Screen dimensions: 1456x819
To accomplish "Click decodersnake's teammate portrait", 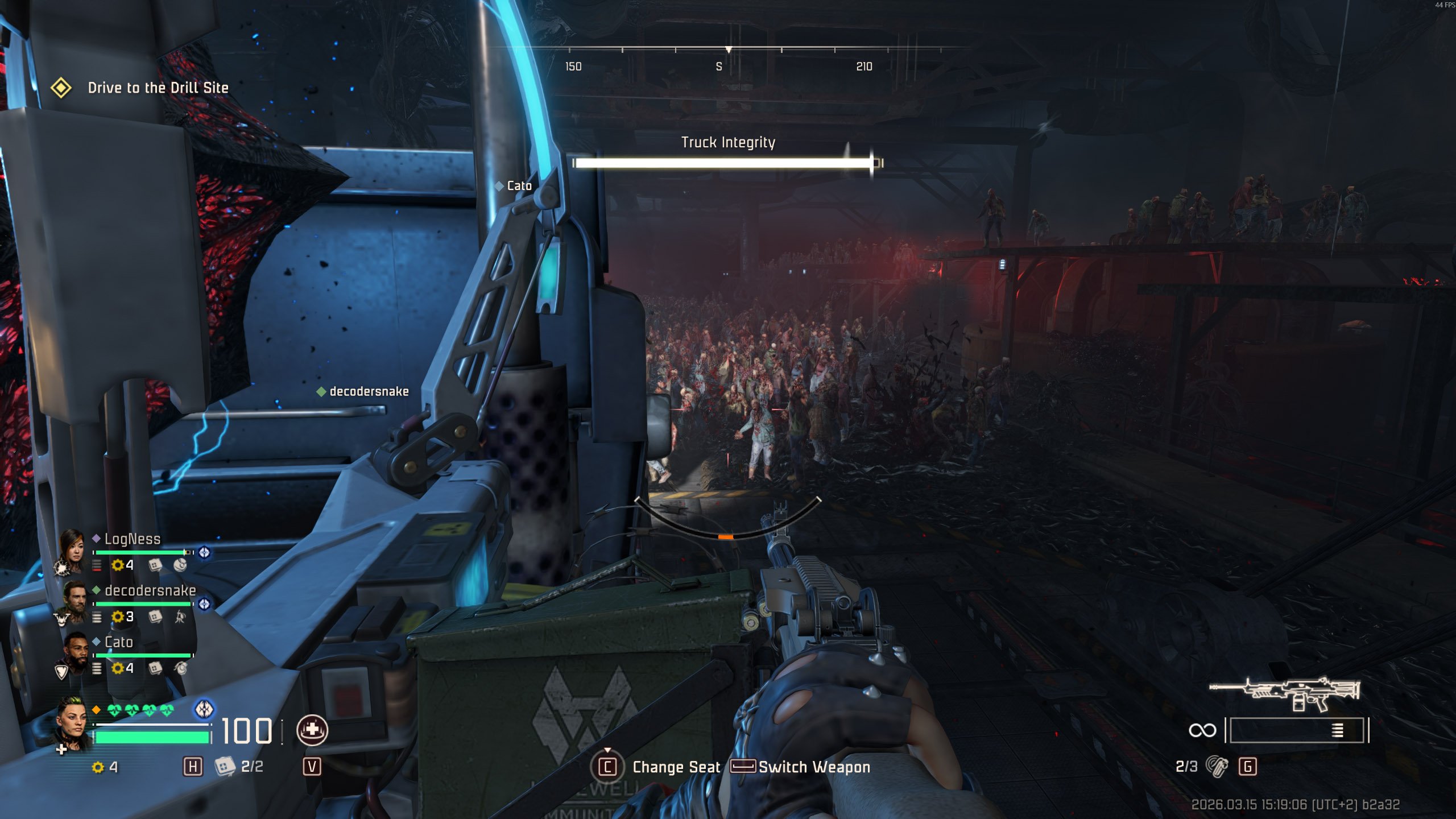I will point(74,601).
